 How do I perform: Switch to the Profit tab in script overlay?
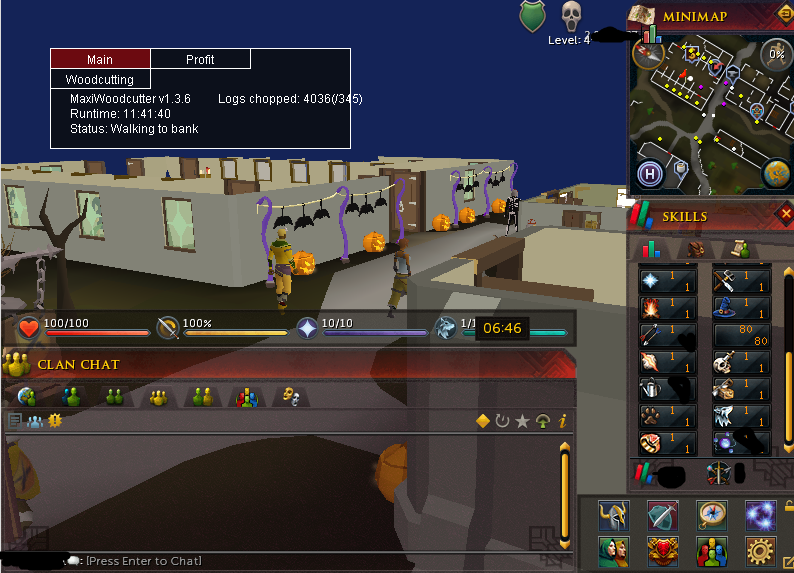tap(200, 59)
